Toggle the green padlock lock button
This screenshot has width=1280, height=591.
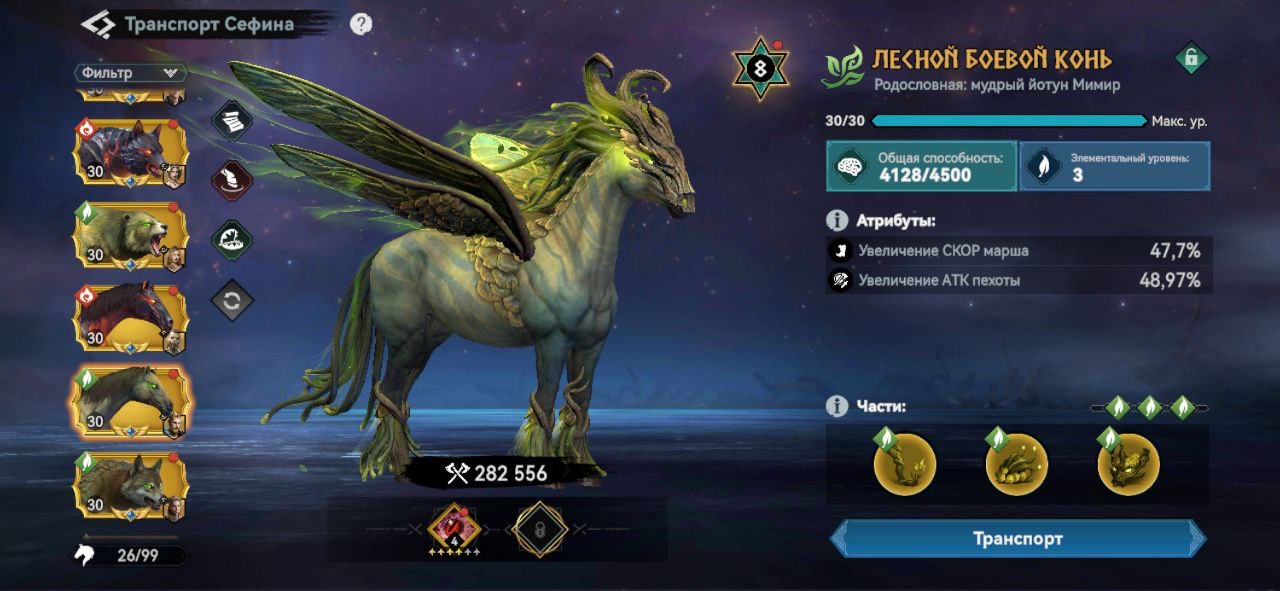(x=1190, y=58)
